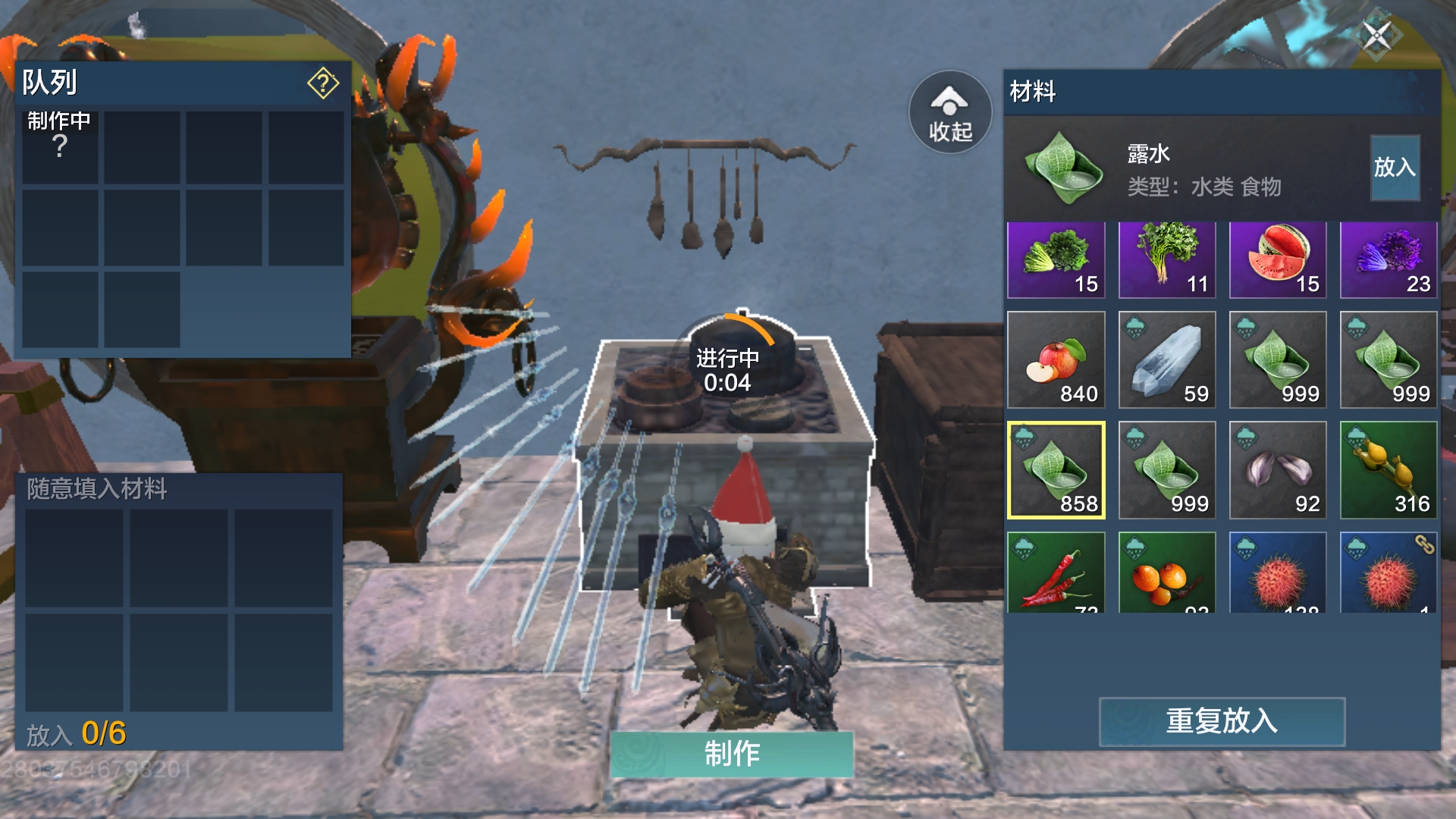Click the in-progress crafting queue slot
The image size is (1456, 819).
(60, 146)
